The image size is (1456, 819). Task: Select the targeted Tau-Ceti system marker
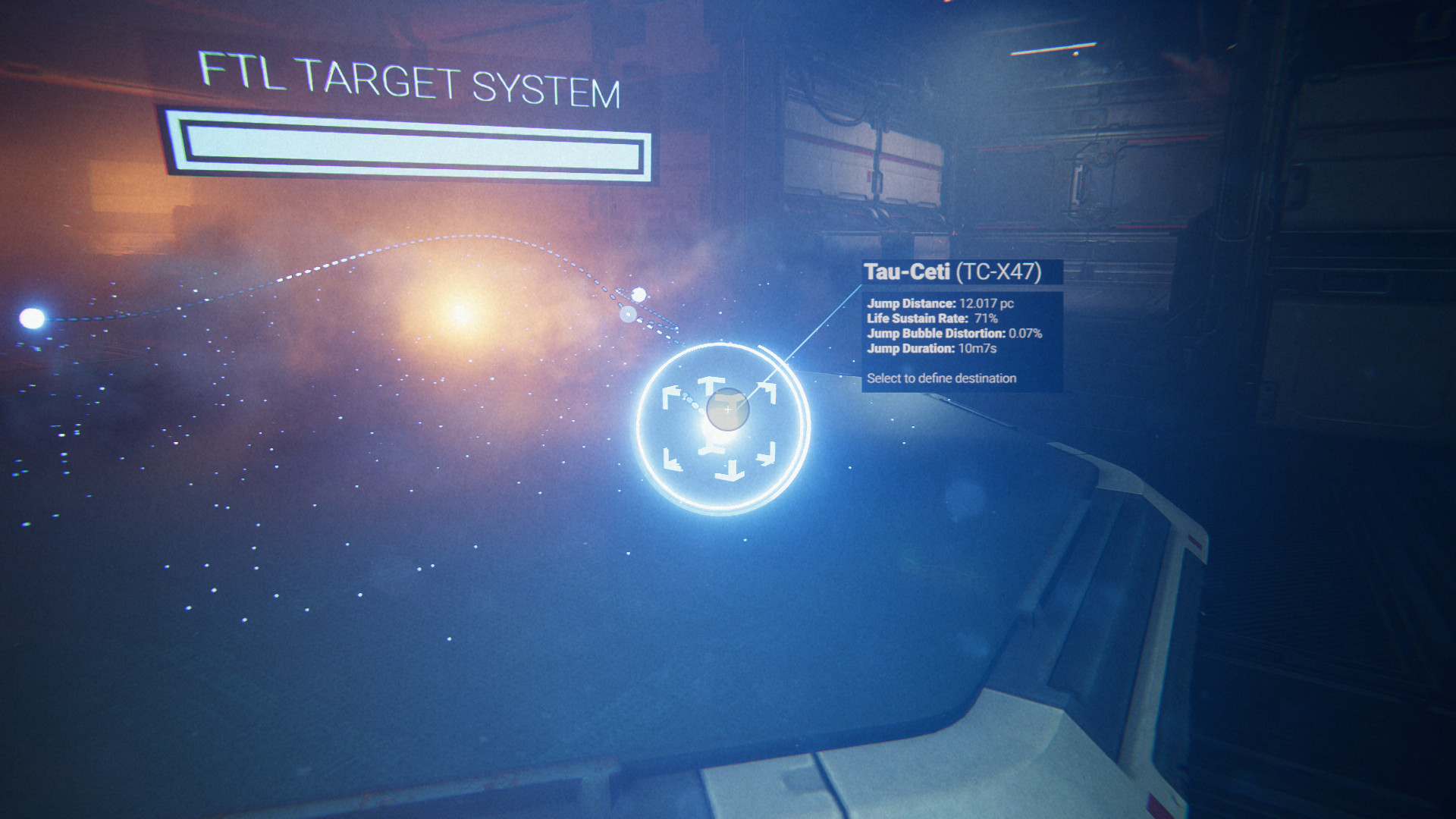point(727,410)
